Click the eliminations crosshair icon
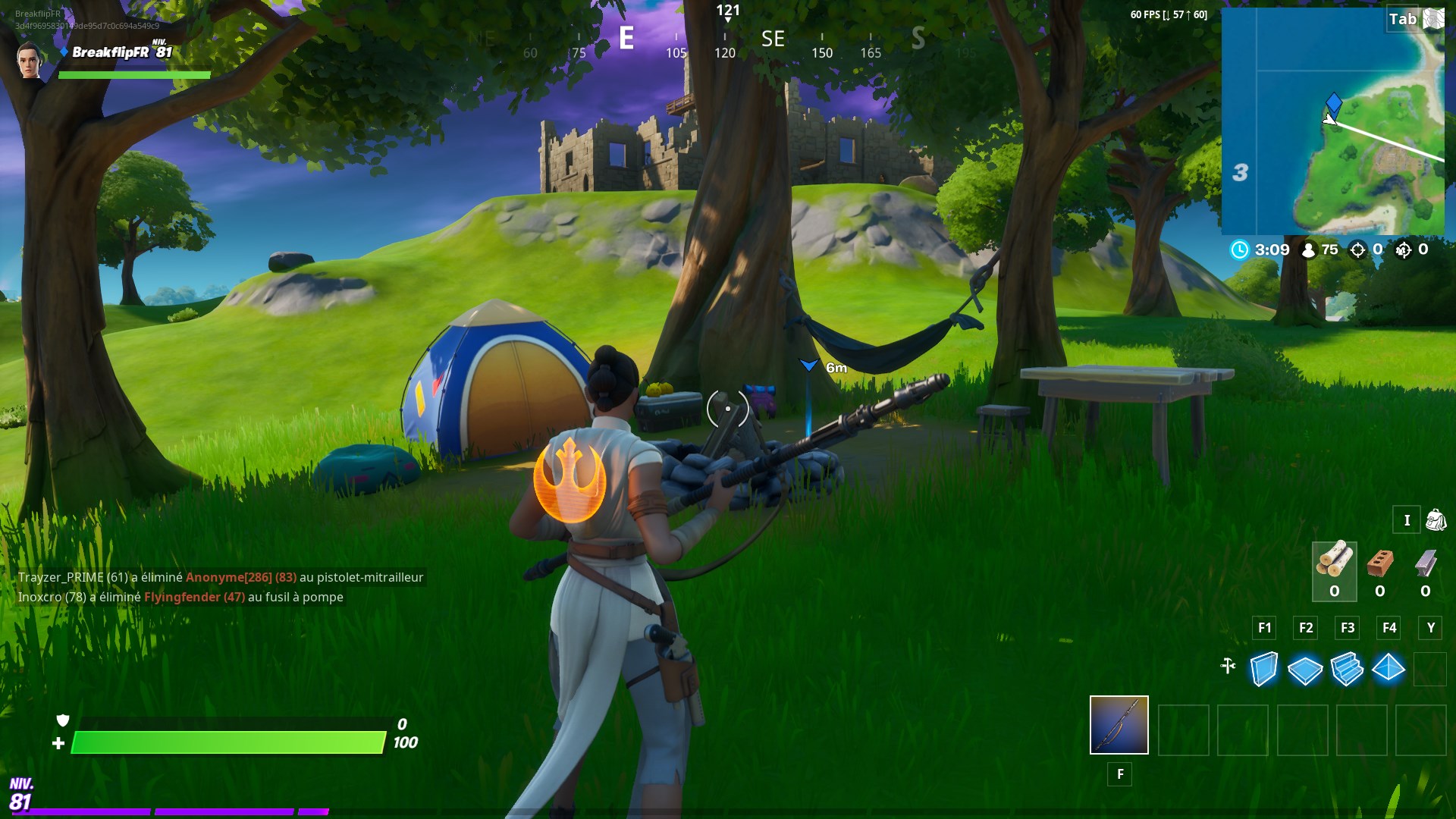This screenshot has height=819, width=1456. tap(1357, 249)
